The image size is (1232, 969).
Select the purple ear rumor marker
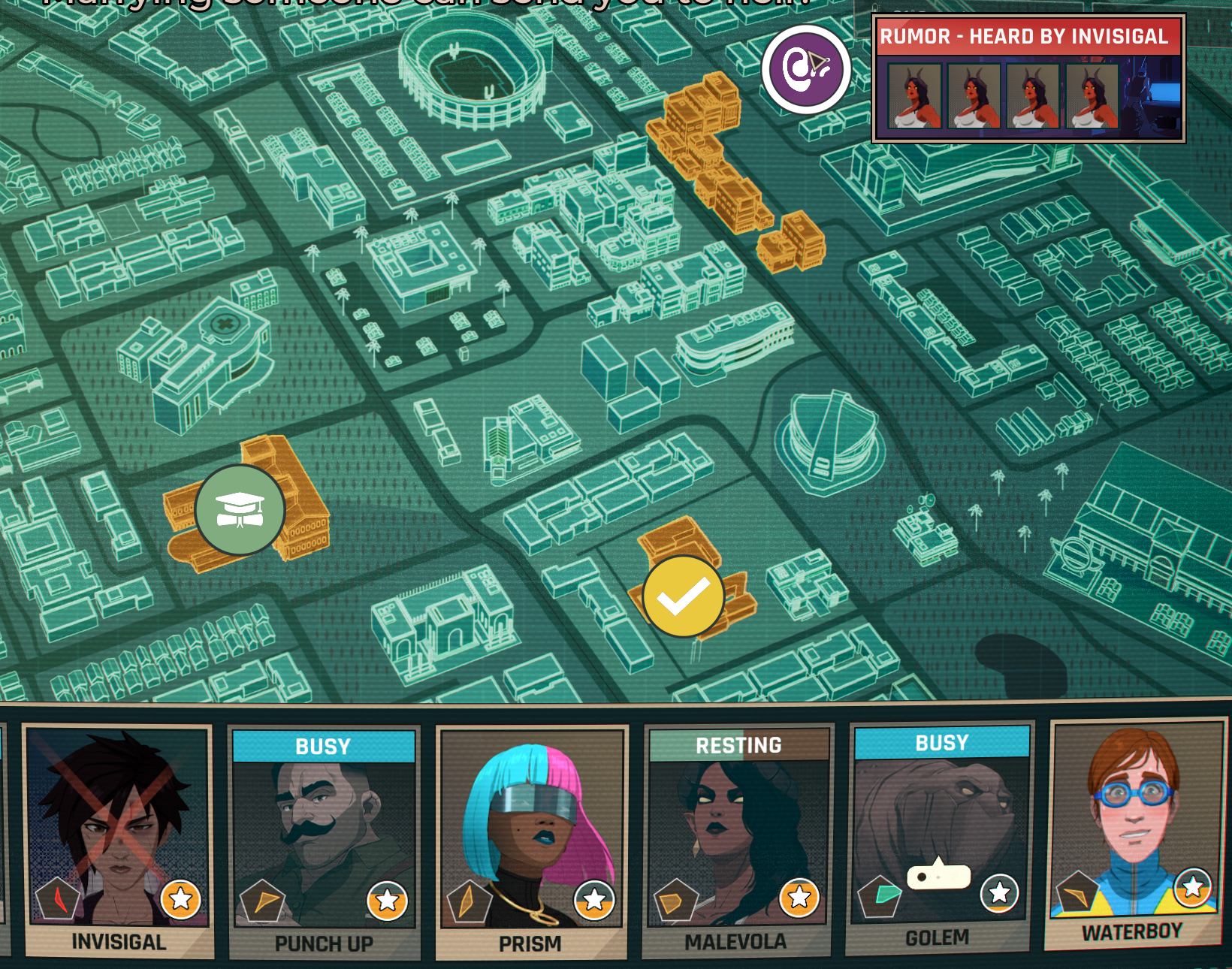click(806, 69)
